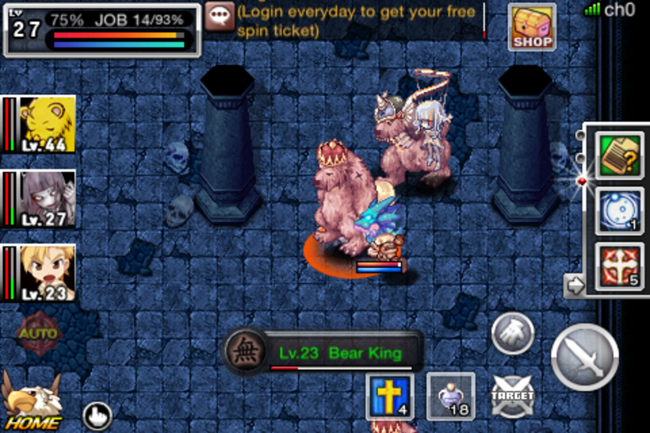Viewport: 650px width, 433px height.
Task: Open the character level 27 status panel
Action: (100, 27)
